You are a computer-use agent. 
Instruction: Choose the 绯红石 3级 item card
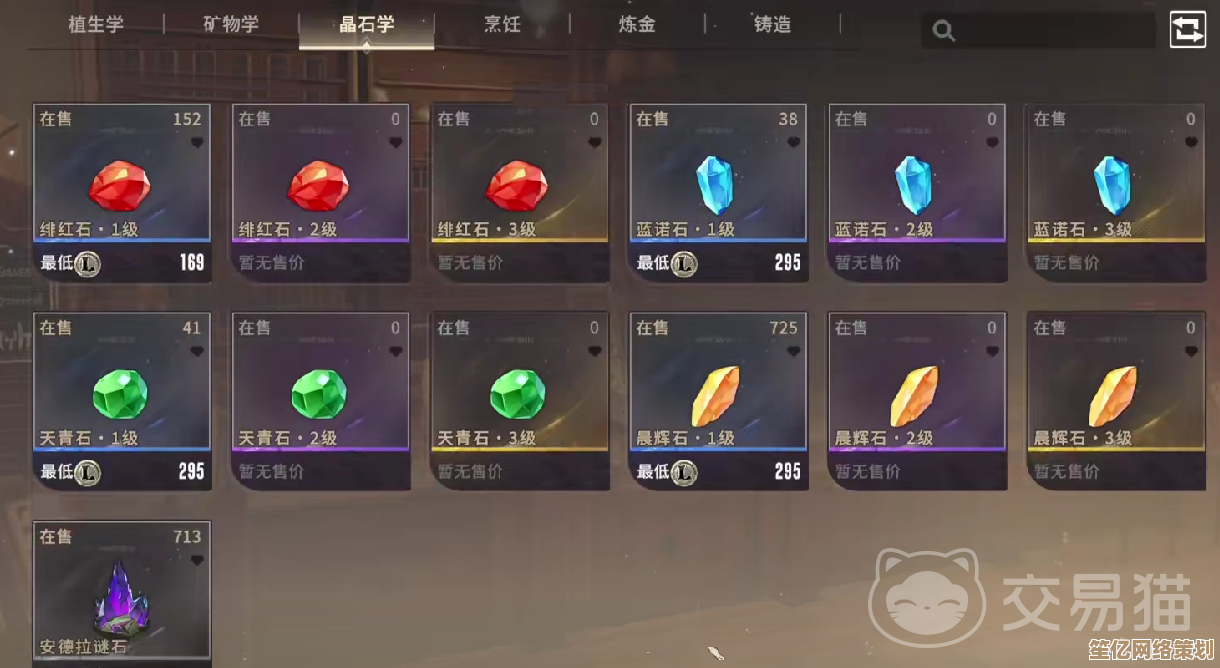click(x=520, y=192)
